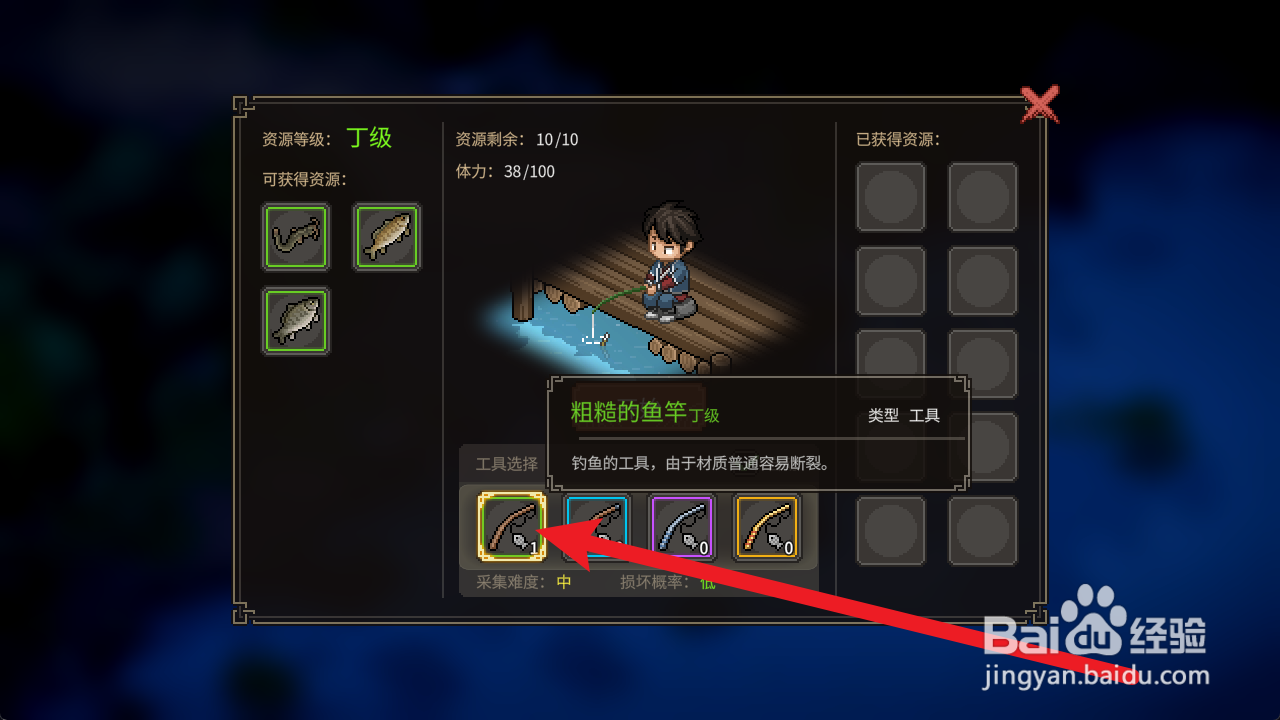This screenshot has width=1280, height=720.
Task: Click the 资源剩余 10/10 counter
Action: click(509, 140)
